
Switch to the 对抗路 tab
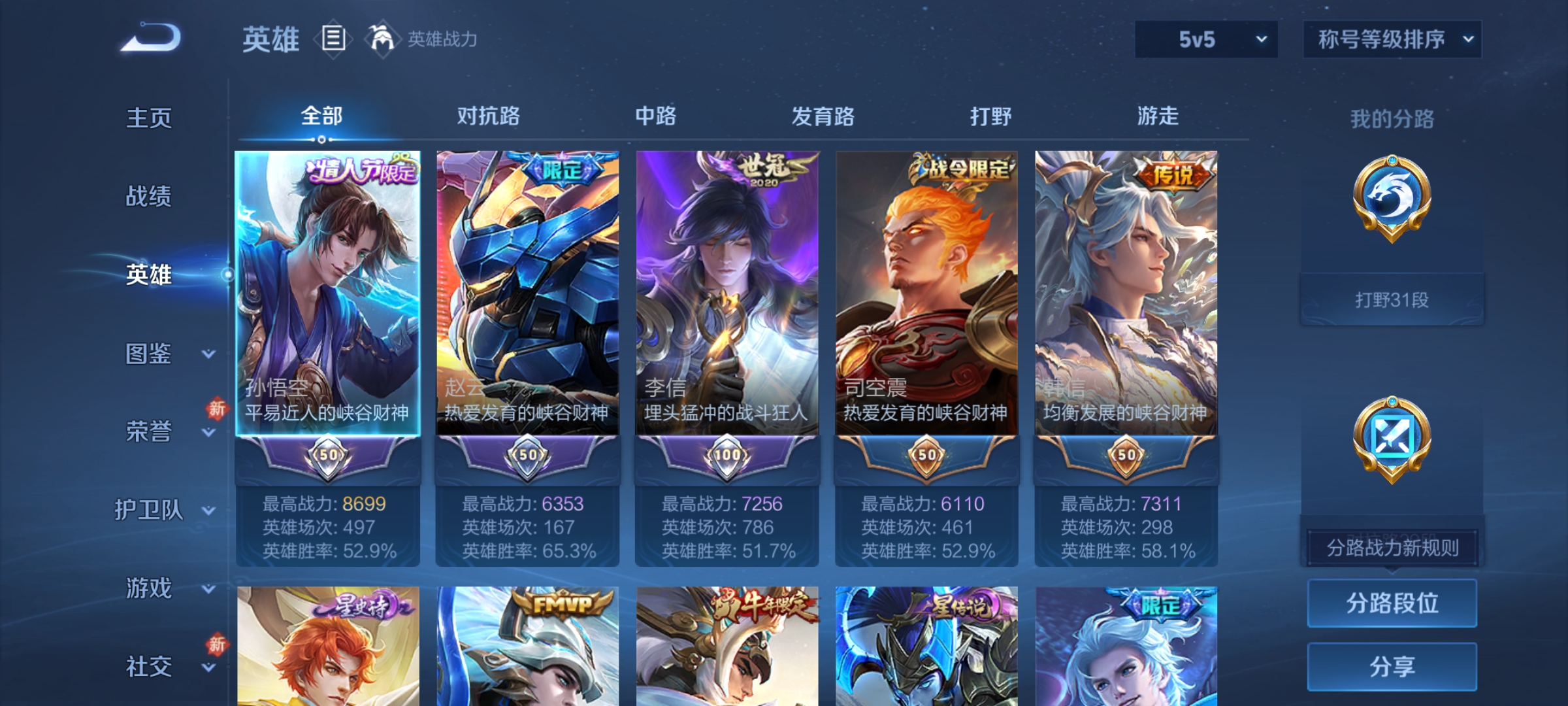[489, 116]
